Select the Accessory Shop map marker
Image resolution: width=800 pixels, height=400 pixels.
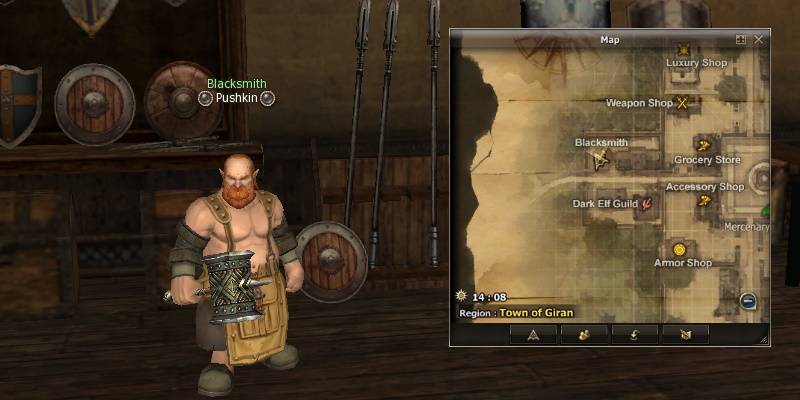pos(704,201)
